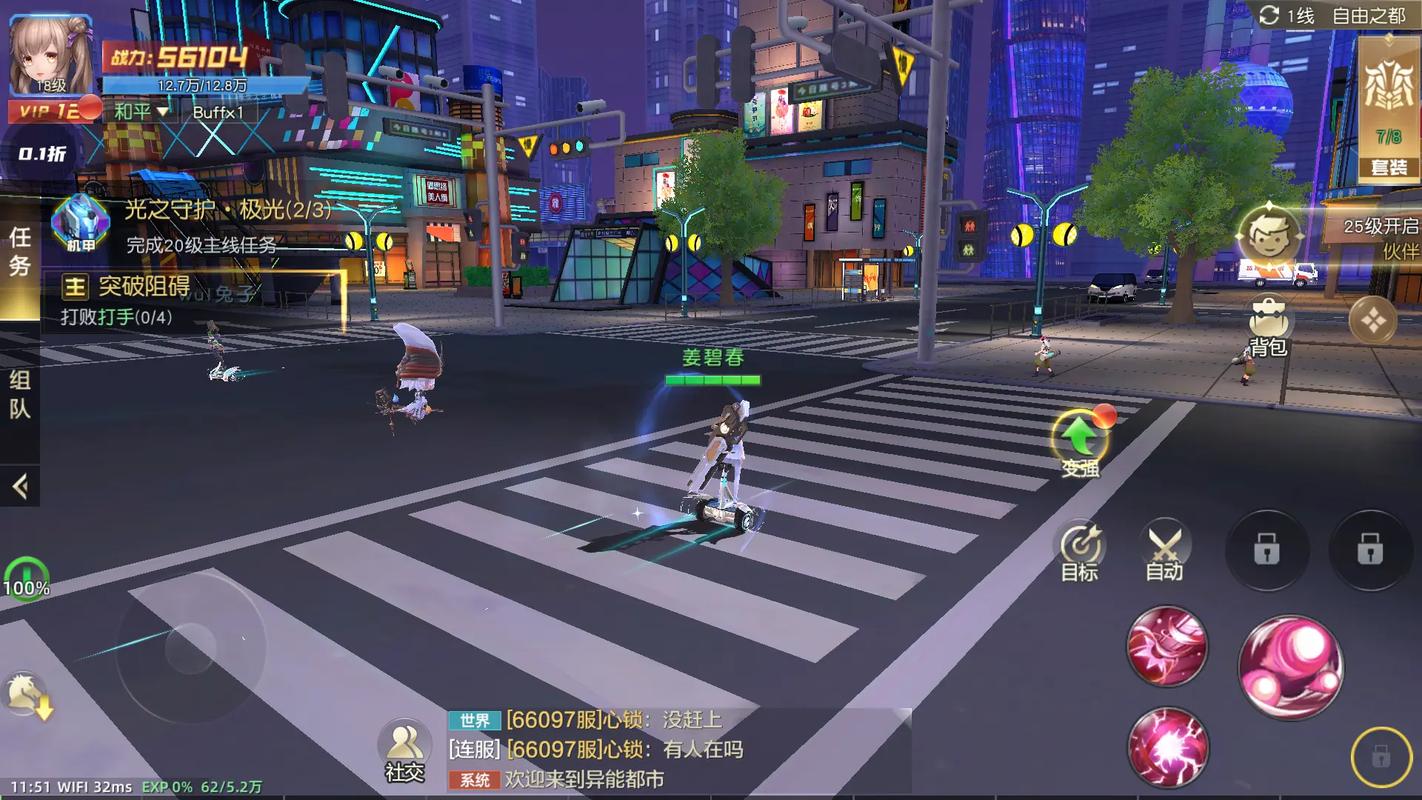Collapse the quest panel with the arrow

click(x=20, y=487)
